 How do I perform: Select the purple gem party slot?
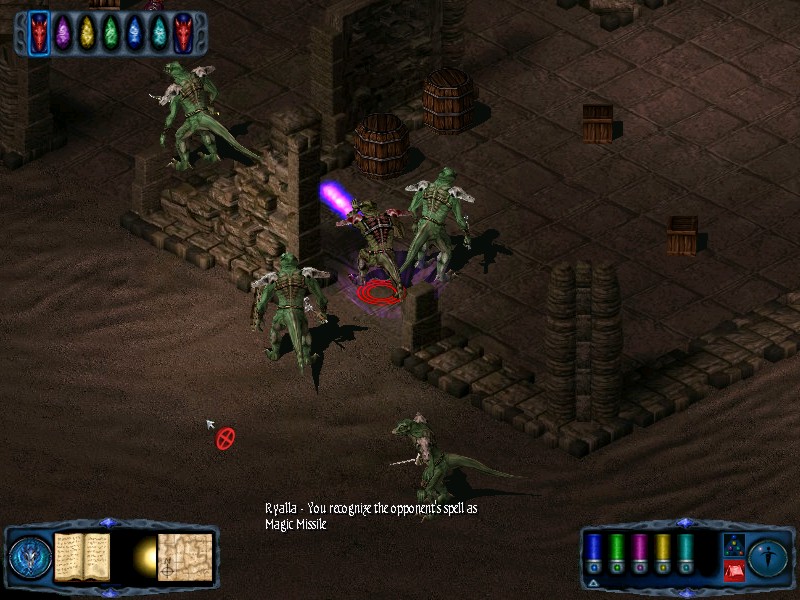pos(63,34)
